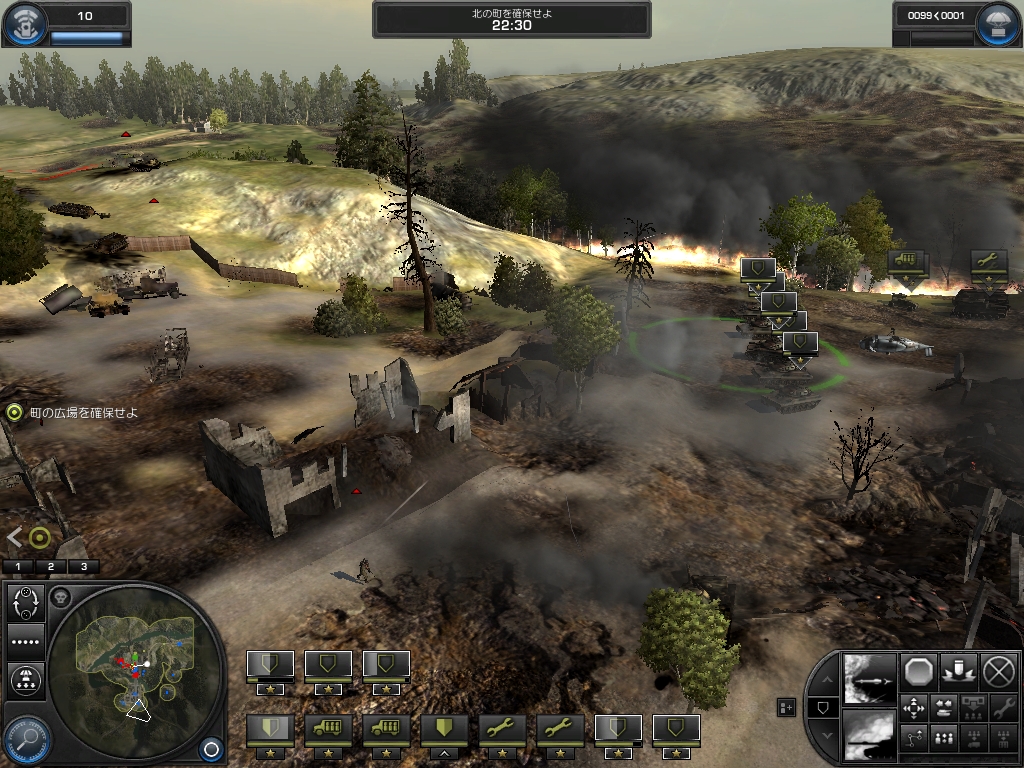The image size is (1024, 768).
Task: Select control group 1
Action: point(18,566)
